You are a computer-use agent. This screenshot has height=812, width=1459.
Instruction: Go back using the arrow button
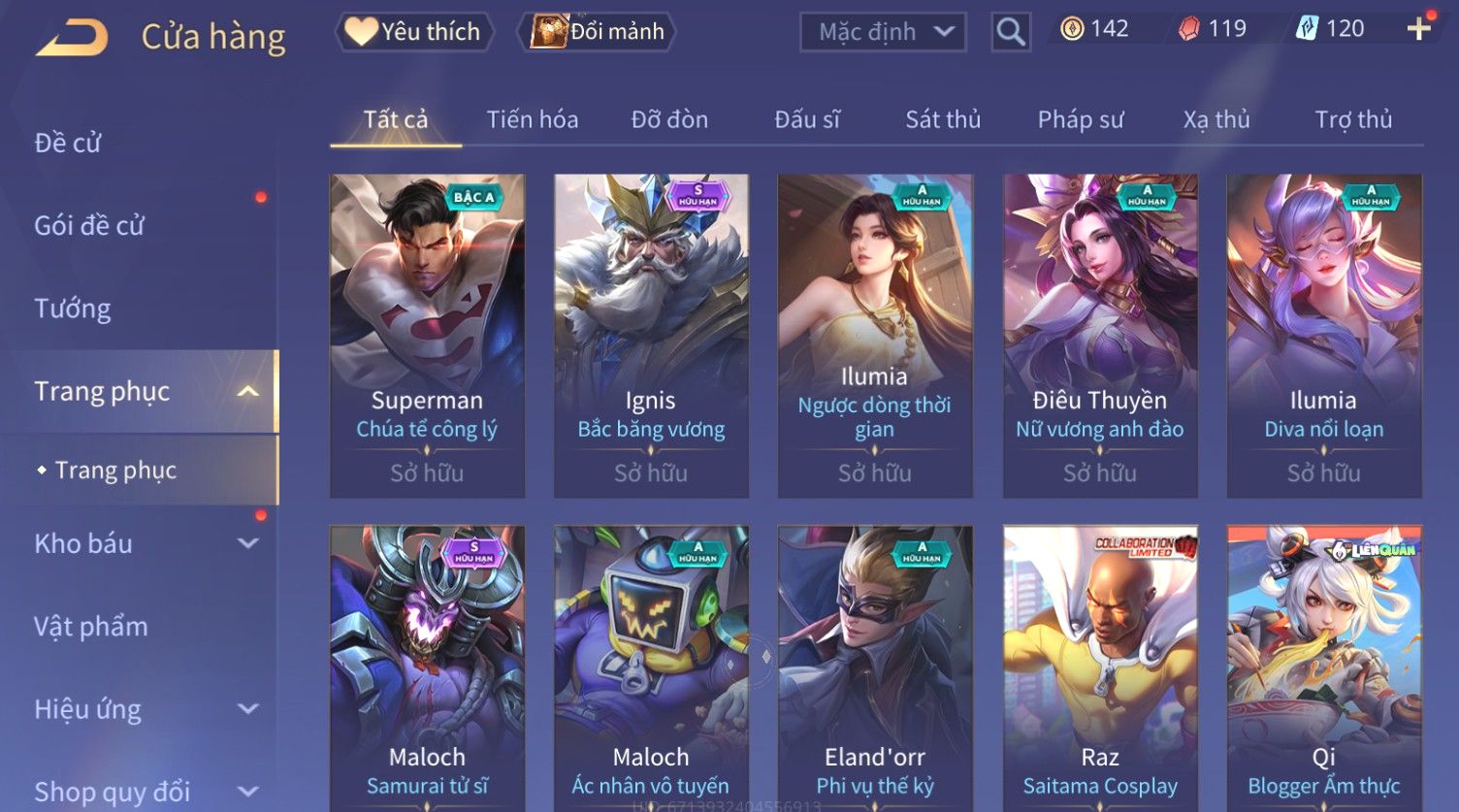[x=72, y=38]
